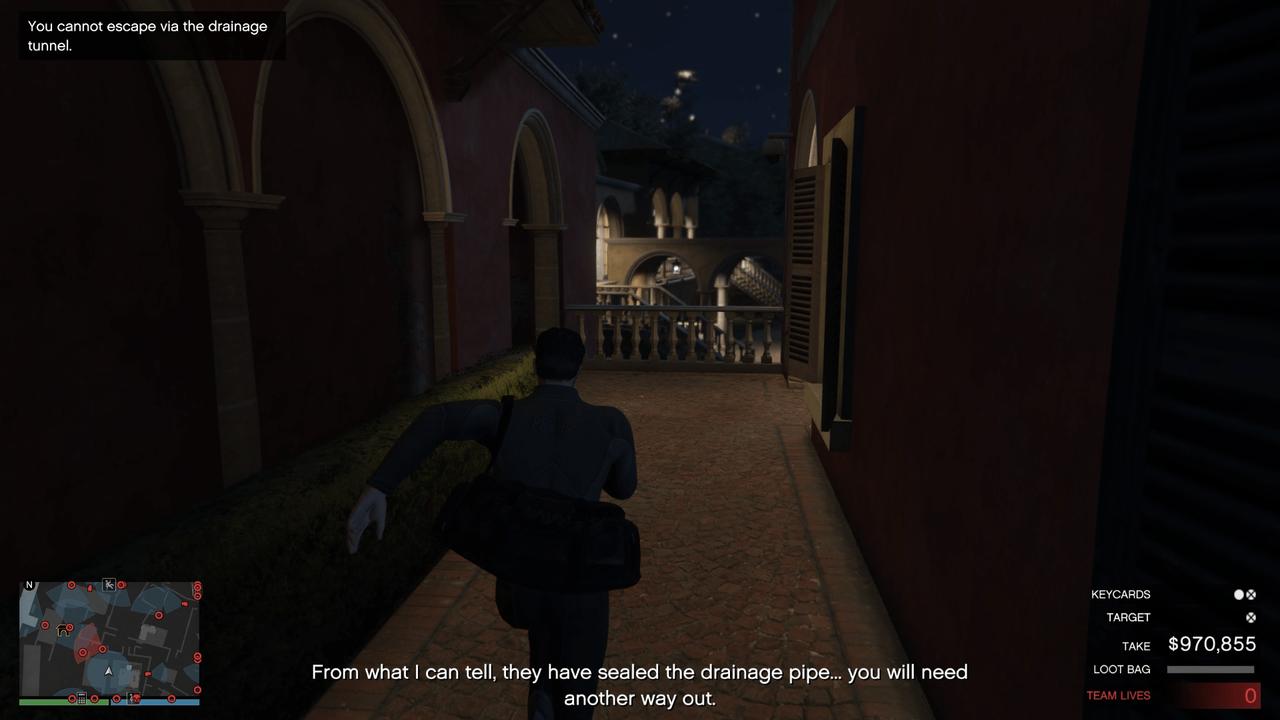Click the crossed-circle Target icon
The image size is (1280, 720).
click(1250, 617)
